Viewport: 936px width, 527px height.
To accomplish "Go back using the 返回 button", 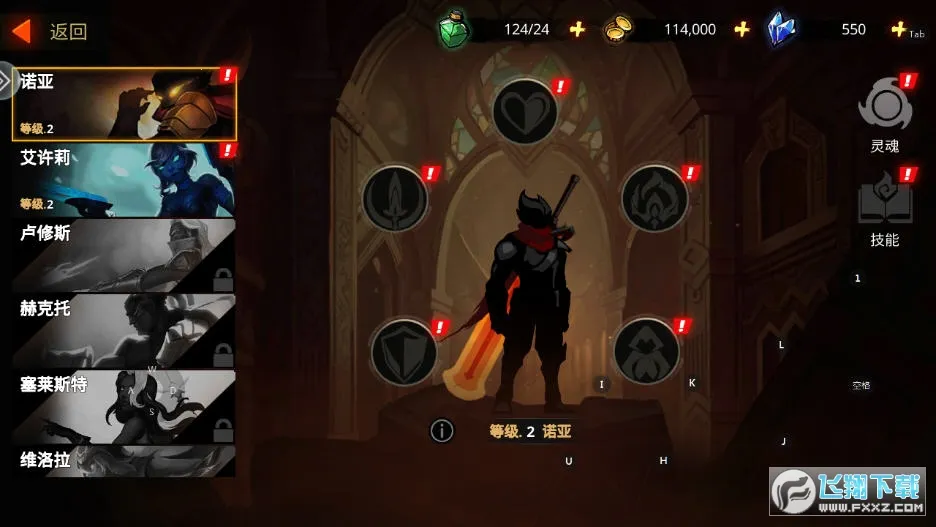I will [50, 31].
